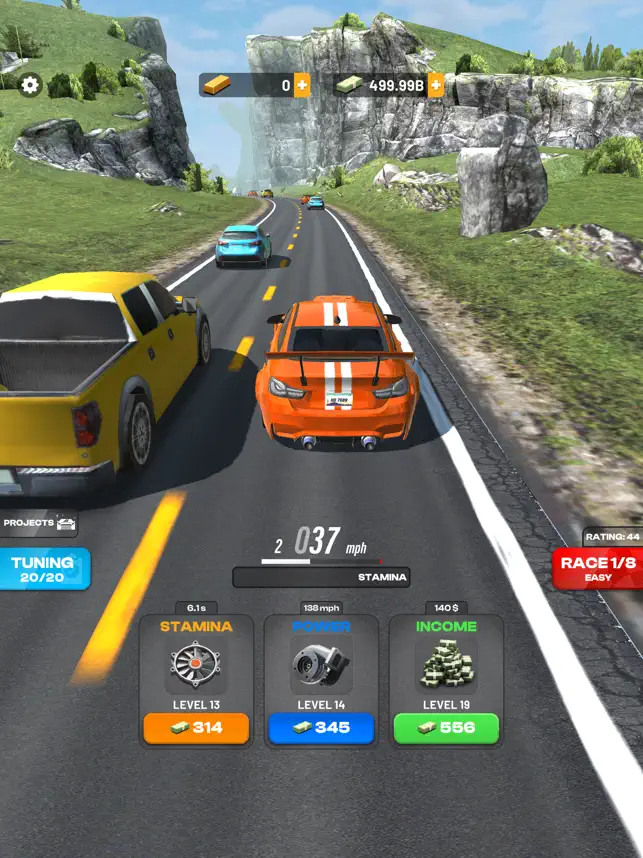Purchase the Income upgrade for 556
The width and height of the screenshot is (643, 858).
point(446,728)
